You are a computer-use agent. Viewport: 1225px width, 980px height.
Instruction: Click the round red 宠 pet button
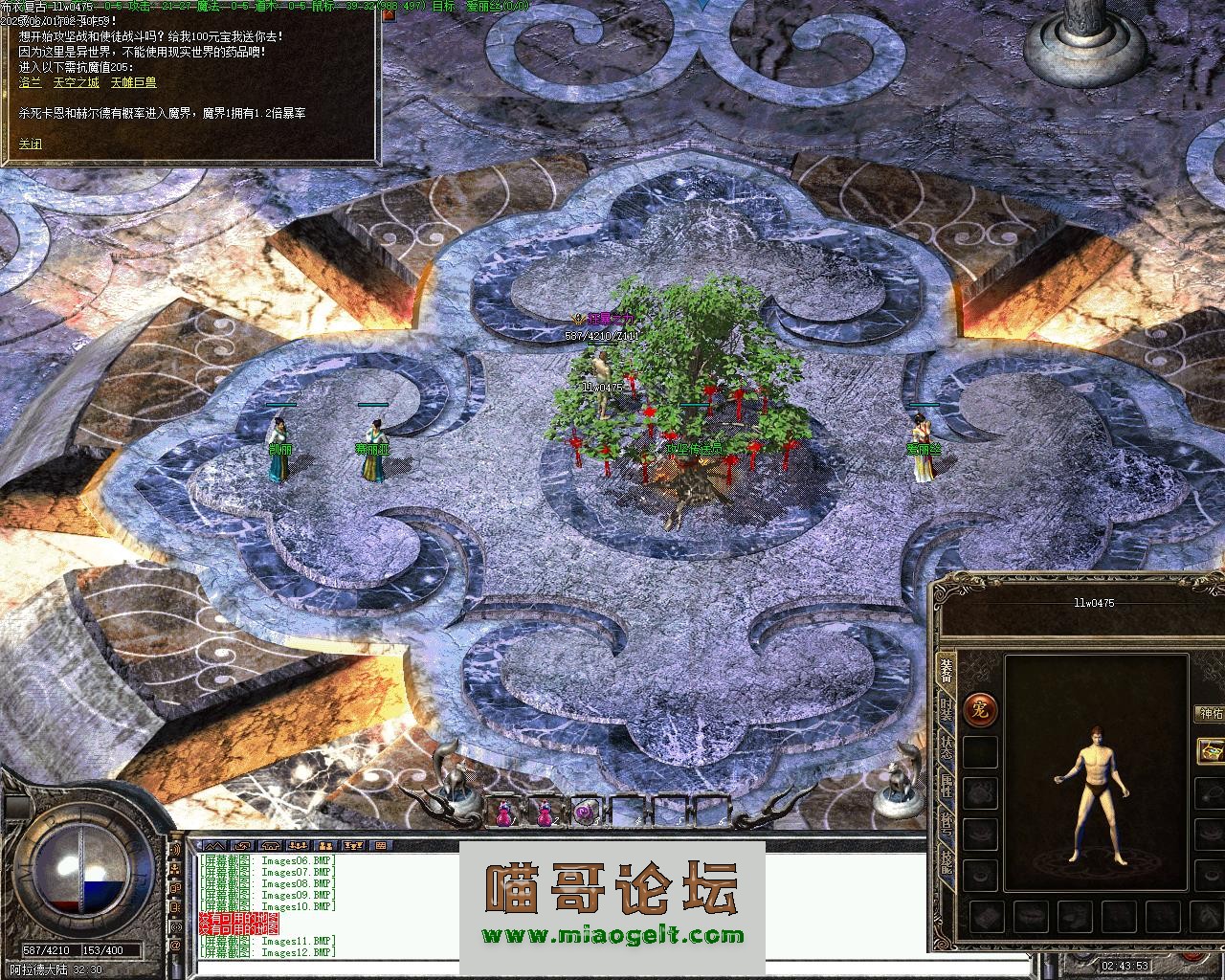click(980, 709)
